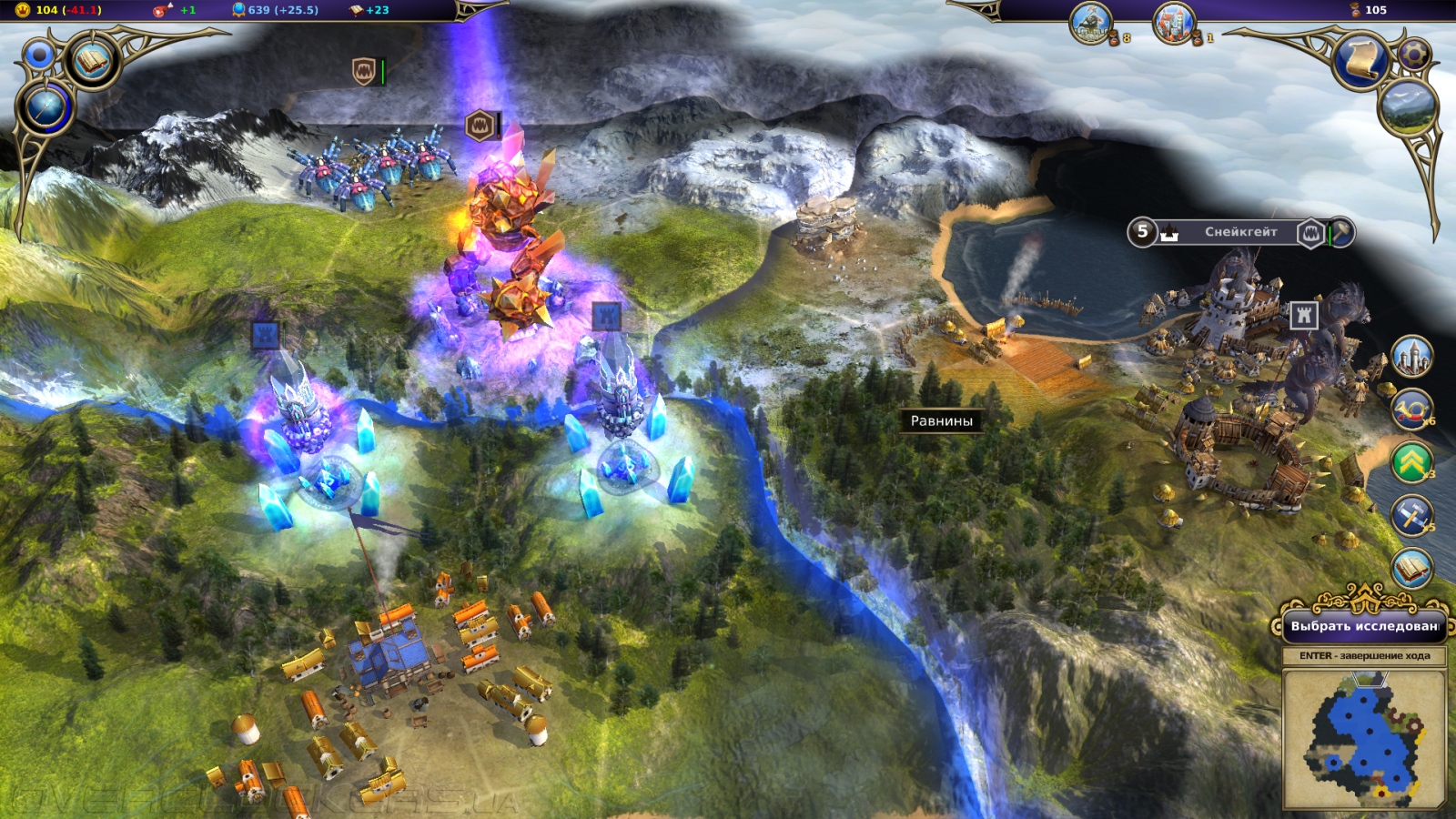Open the Снейкгейт city label
Screen dimensions: 1456x819
[x=1240, y=232]
